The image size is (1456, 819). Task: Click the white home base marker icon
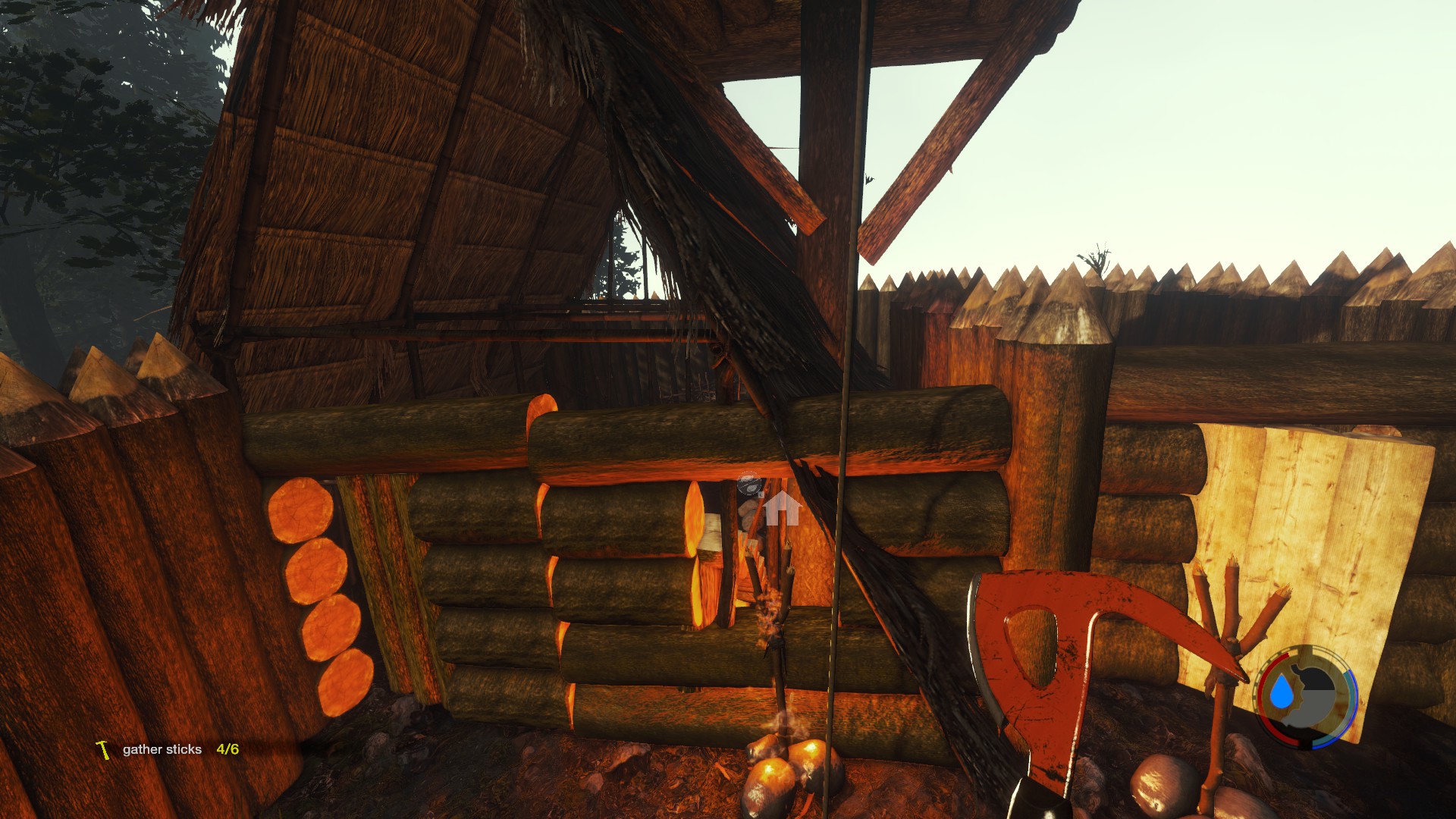tap(782, 508)
